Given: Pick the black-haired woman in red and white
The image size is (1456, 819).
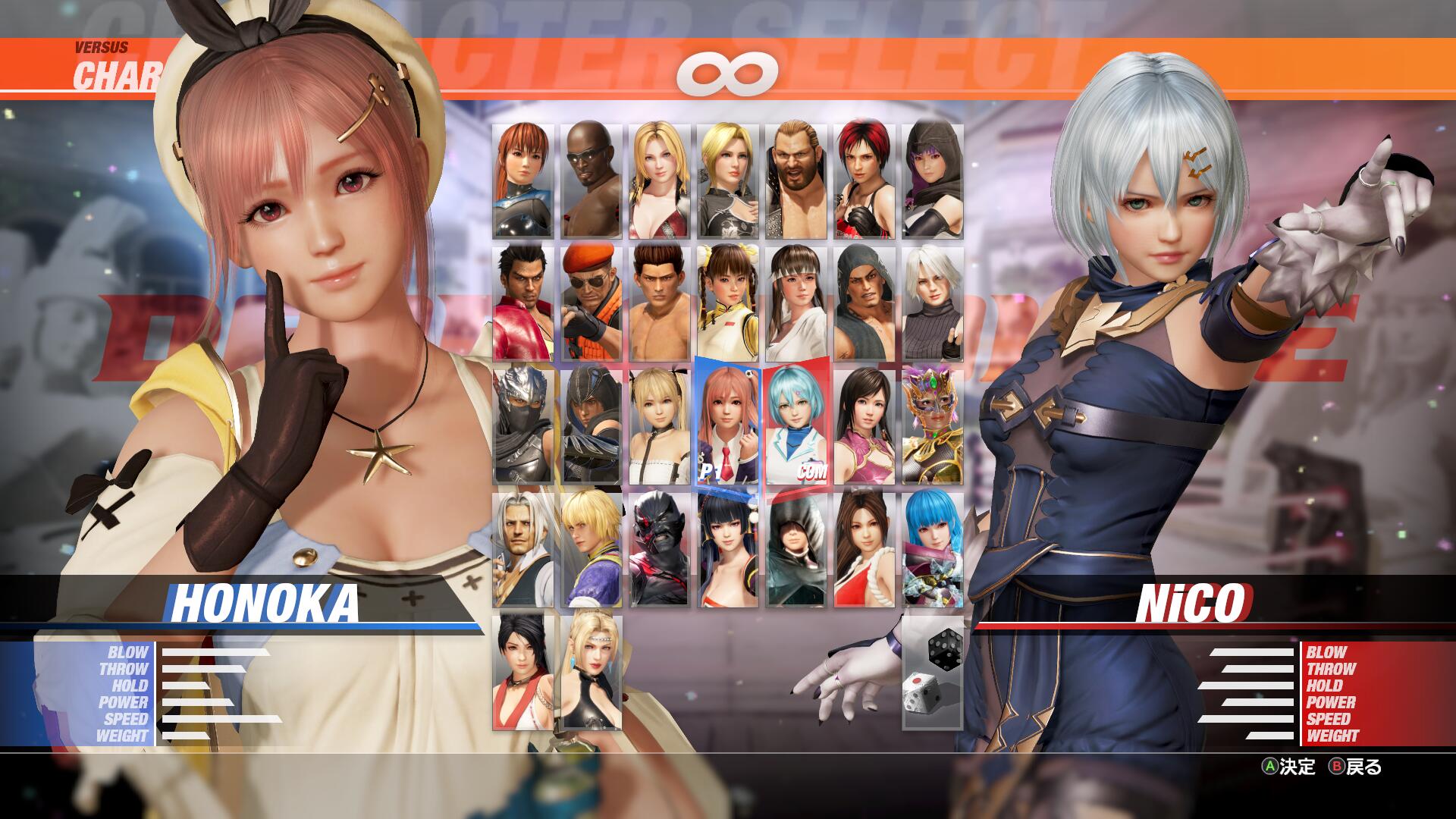Looking at the screenshot, I should (523, 672).
